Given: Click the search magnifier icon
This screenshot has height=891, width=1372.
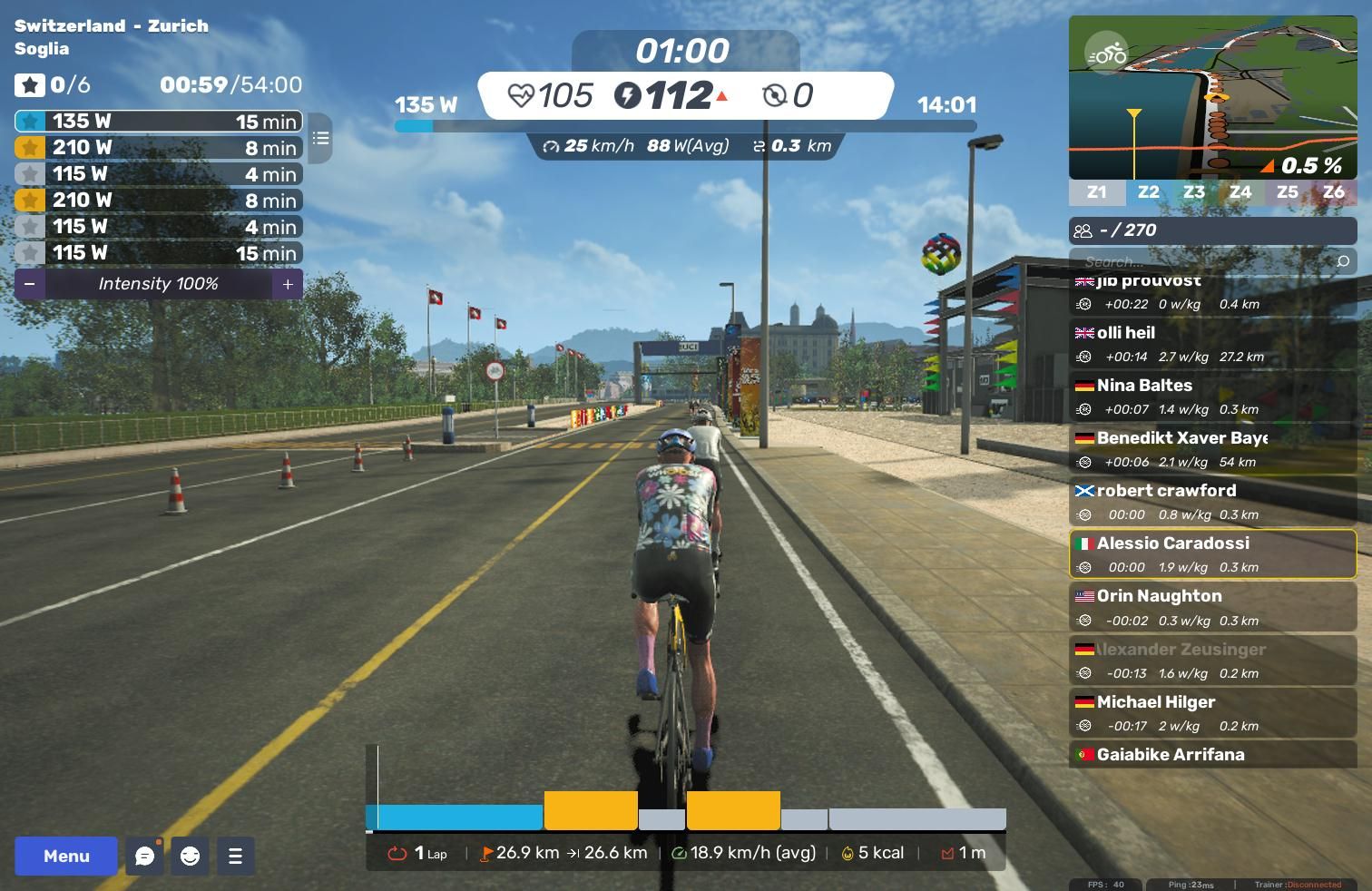Looking at the screenshot, I should 1343,261.
